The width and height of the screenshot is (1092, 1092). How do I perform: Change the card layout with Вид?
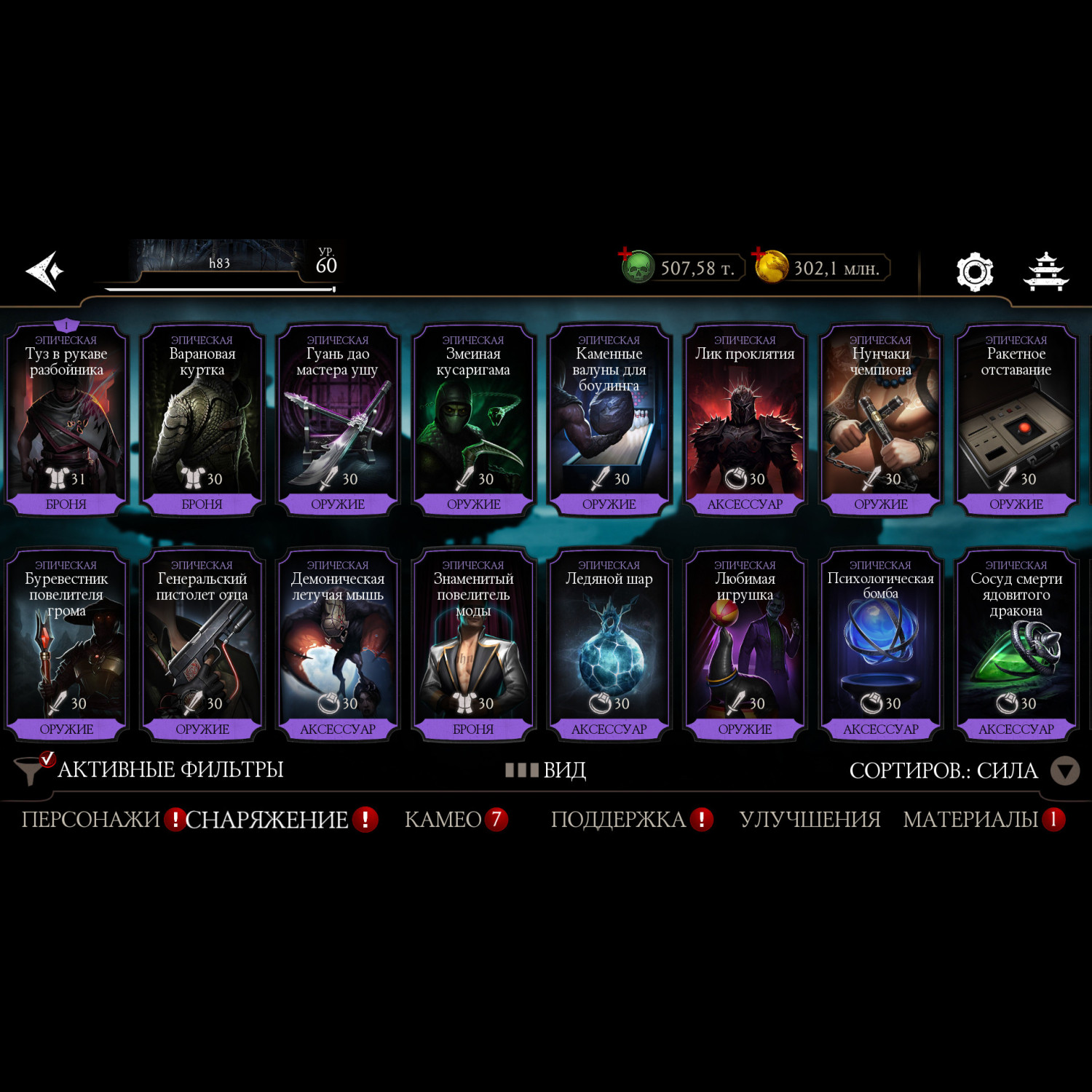point(547,770)
